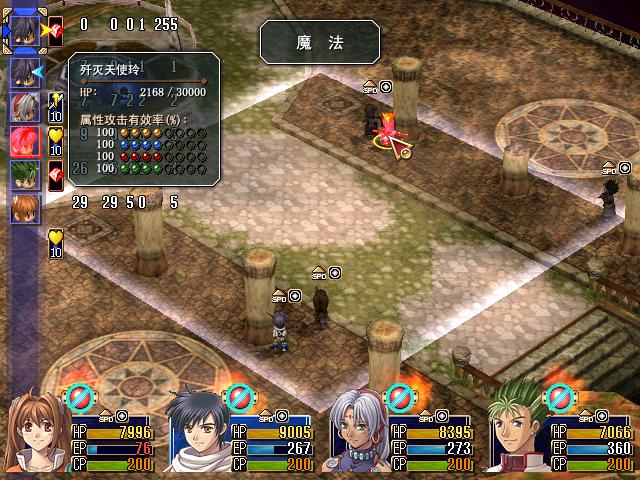Click the red enemy icon in the turn order

click(25, 141)
